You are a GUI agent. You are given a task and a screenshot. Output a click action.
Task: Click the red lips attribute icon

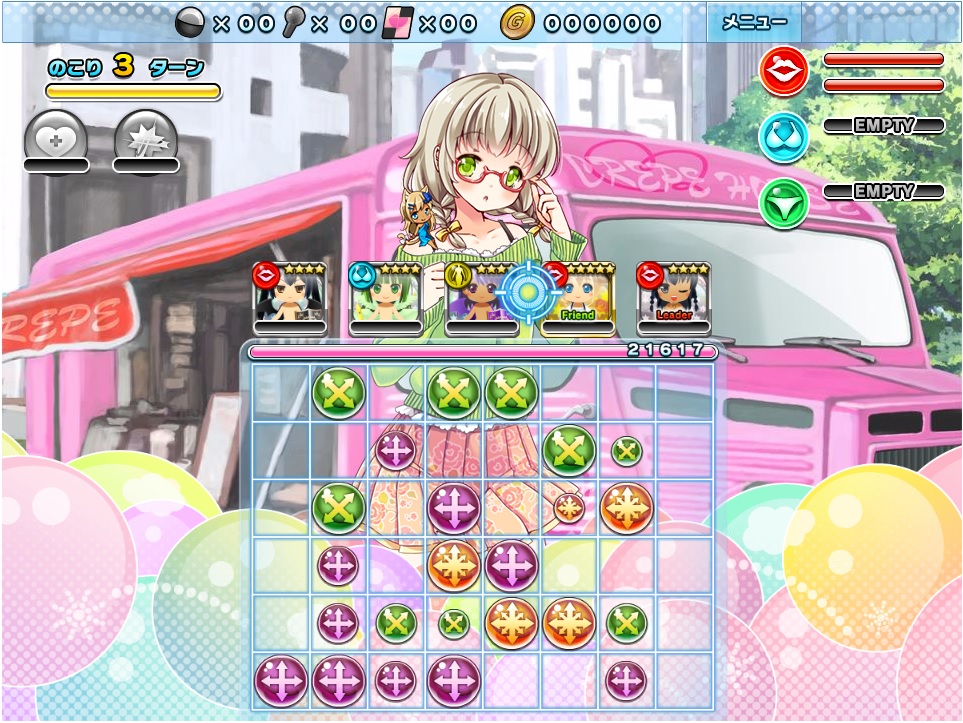point(784,72)
